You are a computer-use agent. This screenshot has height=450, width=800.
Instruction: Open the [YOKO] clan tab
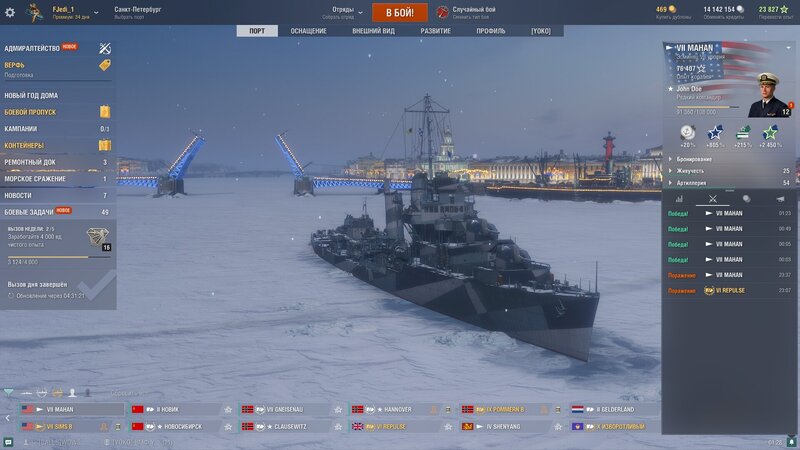[x=540, y=31]
